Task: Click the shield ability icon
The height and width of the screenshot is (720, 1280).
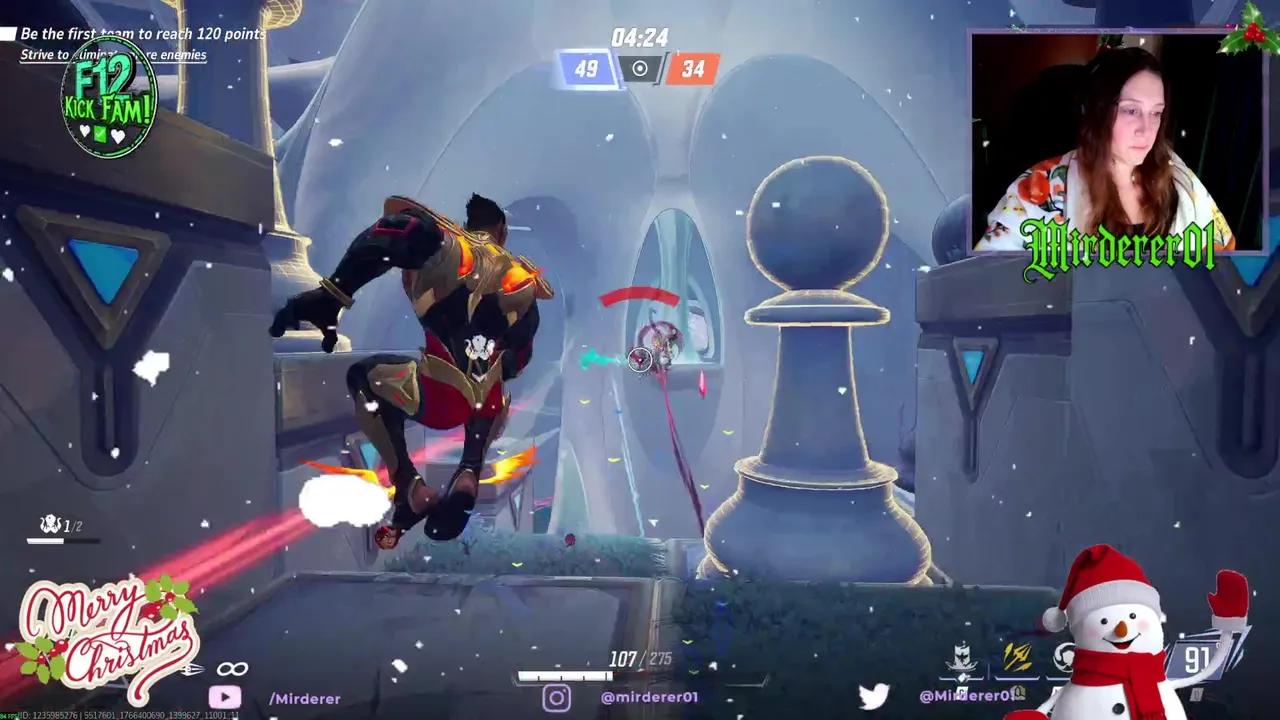Action: pyautogui.click(x=1064, y=657)
